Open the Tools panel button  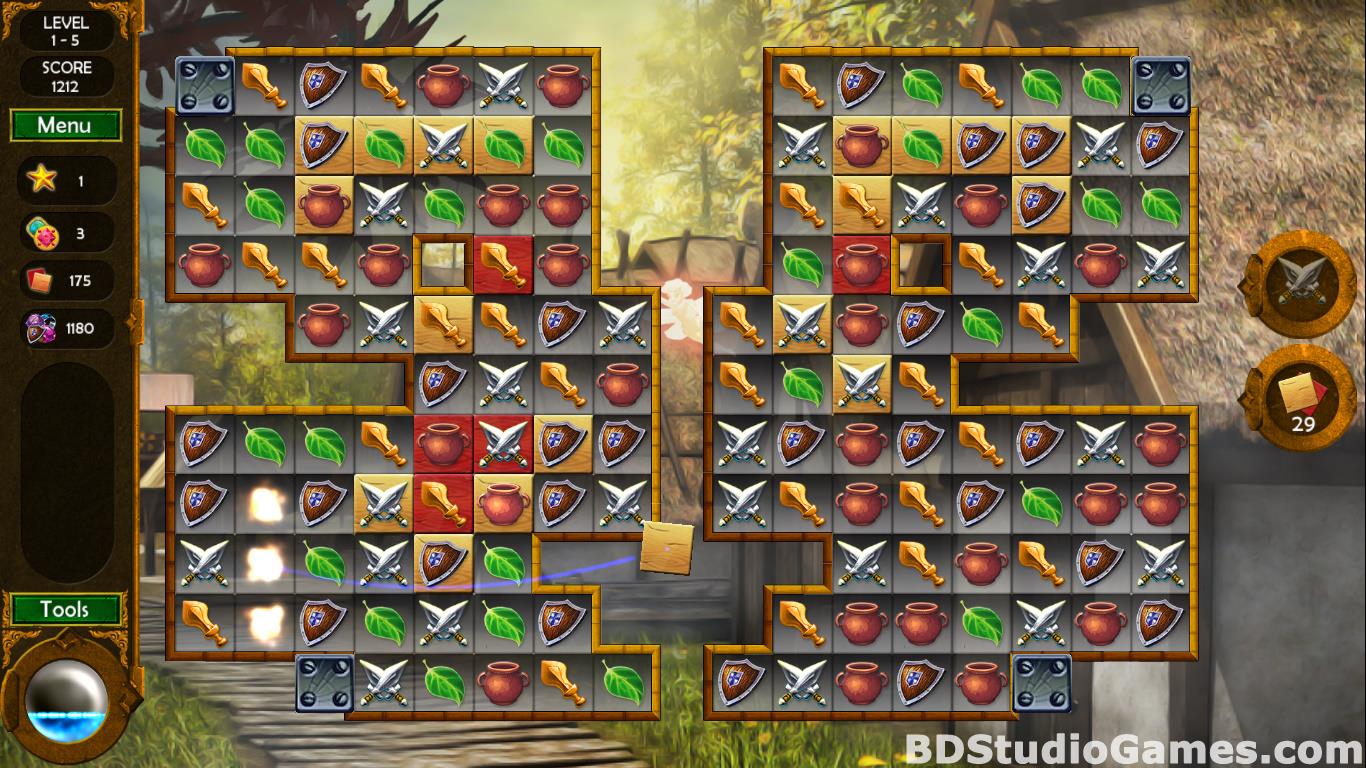pyautogui.click(x=65, y=609)
